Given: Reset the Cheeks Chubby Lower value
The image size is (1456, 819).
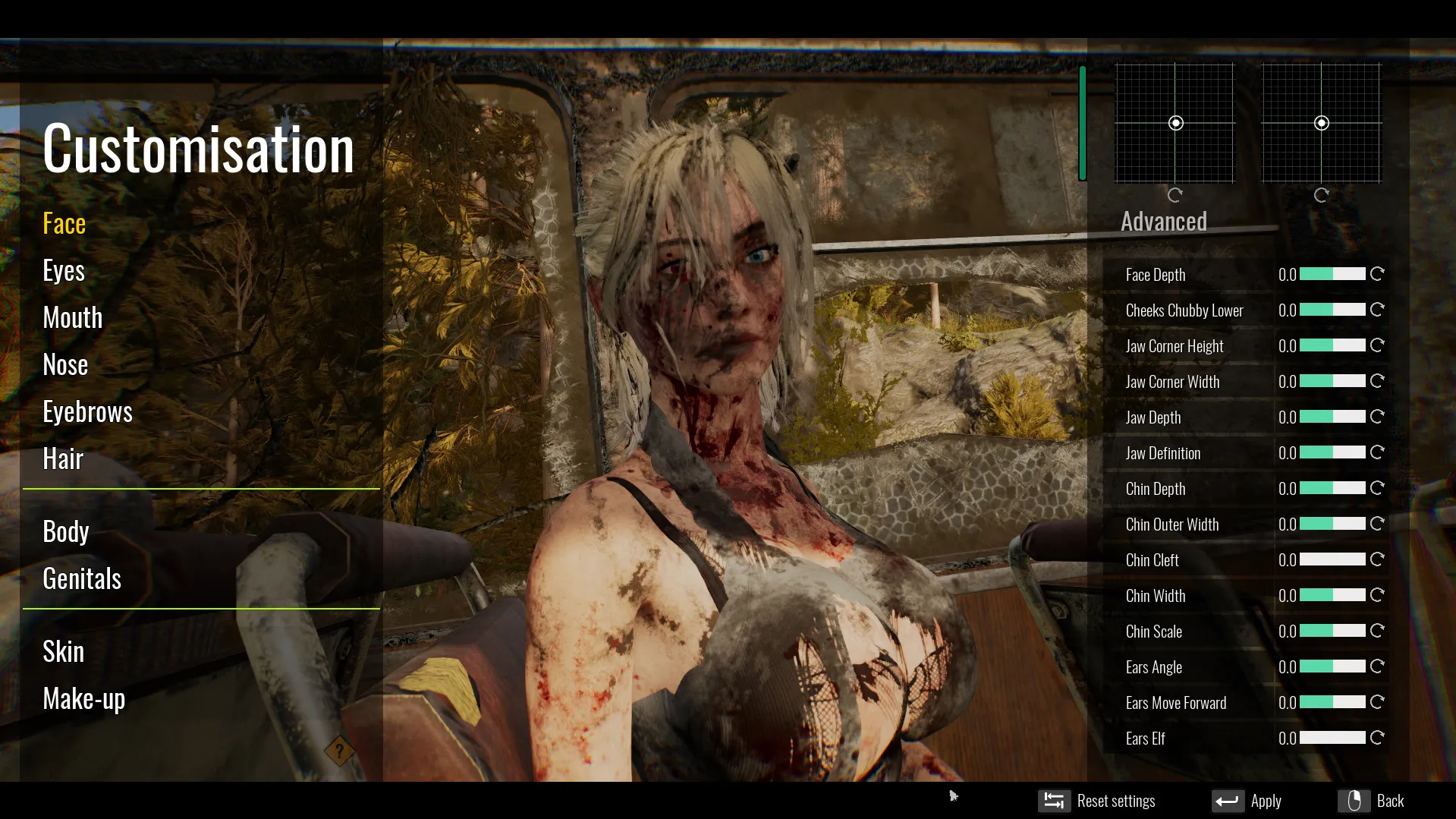Looking at the screenshot, I should pyautogui.click(x=1377, y=310).
